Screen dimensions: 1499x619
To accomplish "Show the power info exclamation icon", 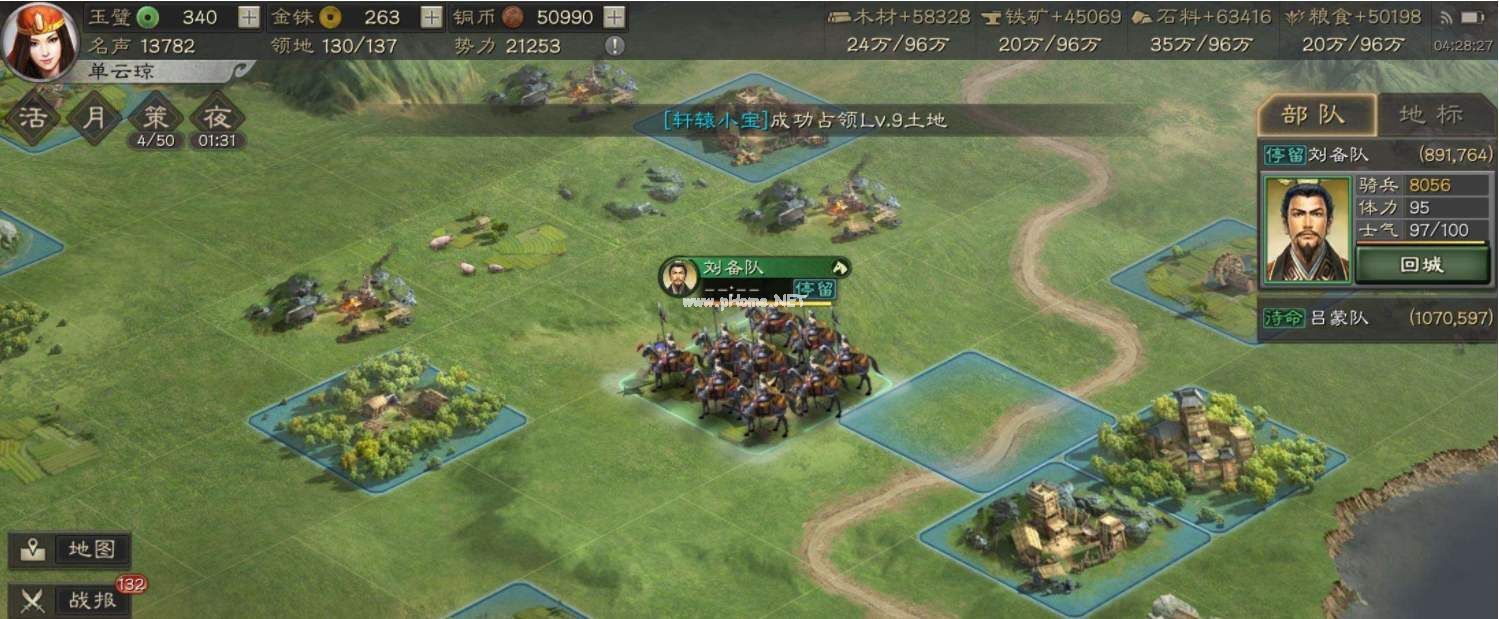I will coord(615,45).
